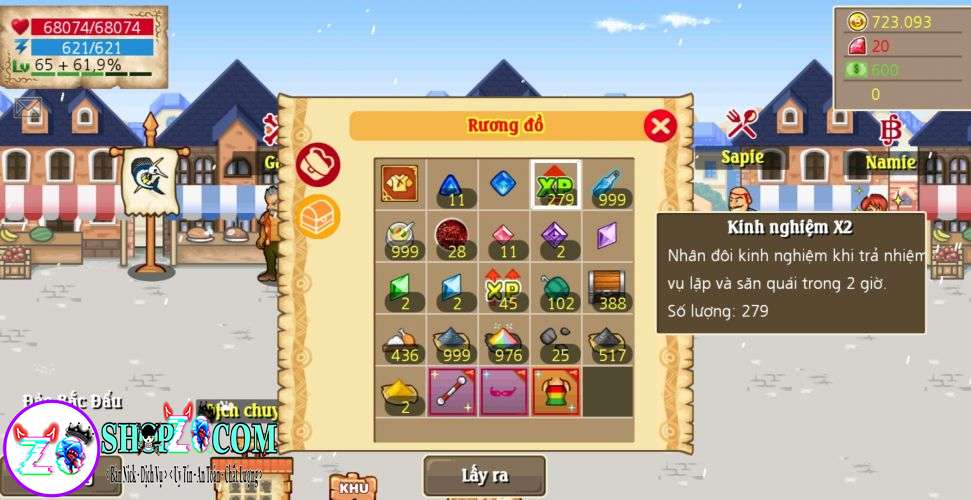Viewport: 971px width, 500px height.
Task: Select the shirt book item slot
Action: (400, 184)
